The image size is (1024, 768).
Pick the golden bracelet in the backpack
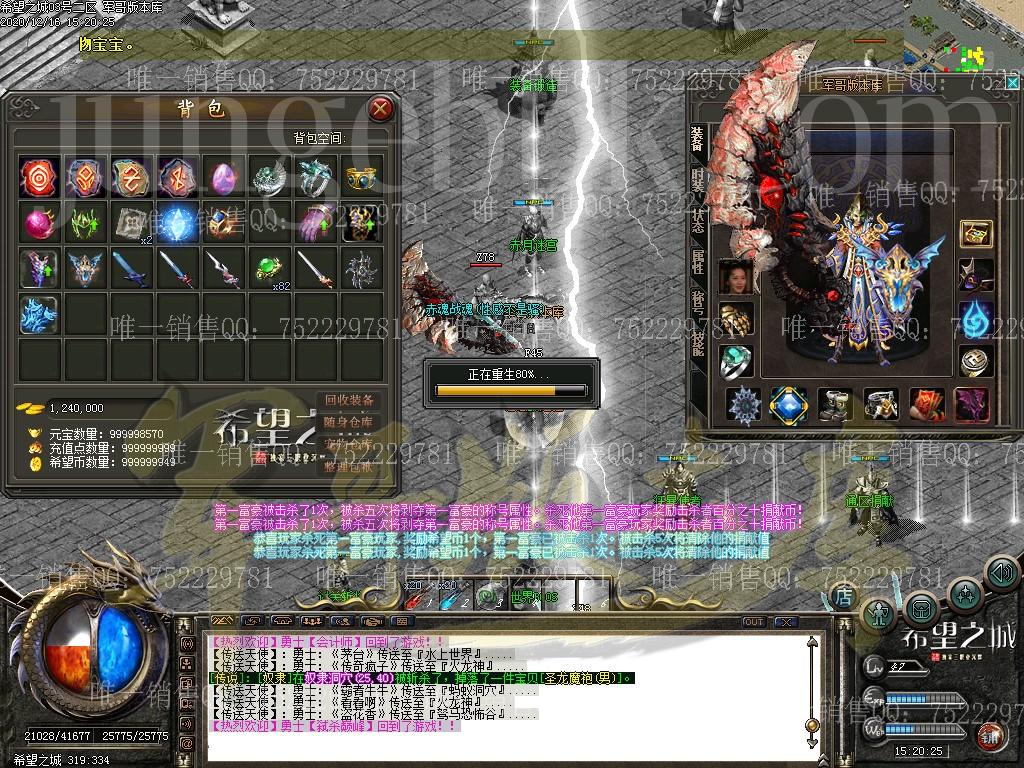tap(361, 177)
